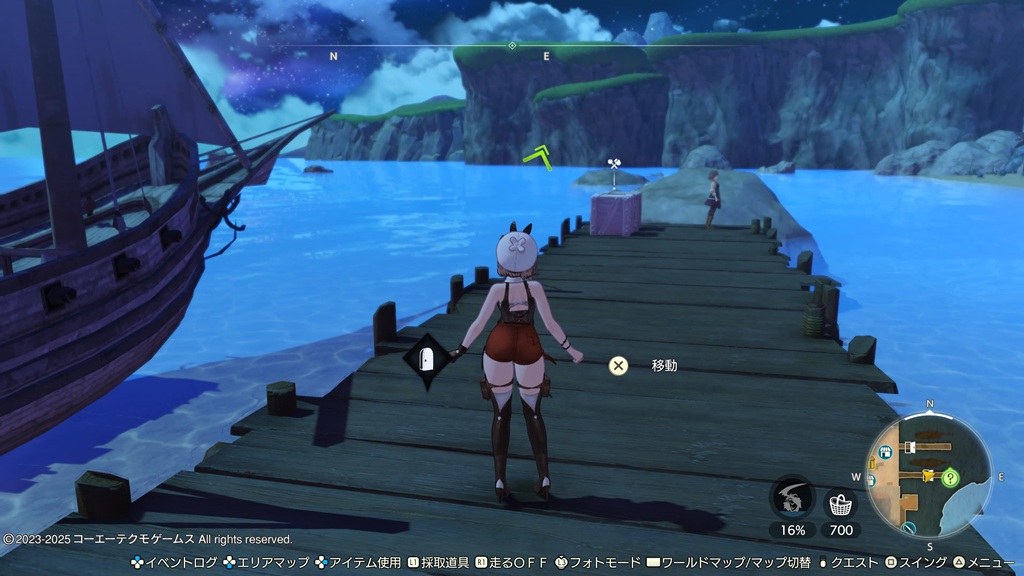Select the yellow player arrow on minimap
Image resolution: width=1024 pixels, height=576 pixels.
(928, 475)
